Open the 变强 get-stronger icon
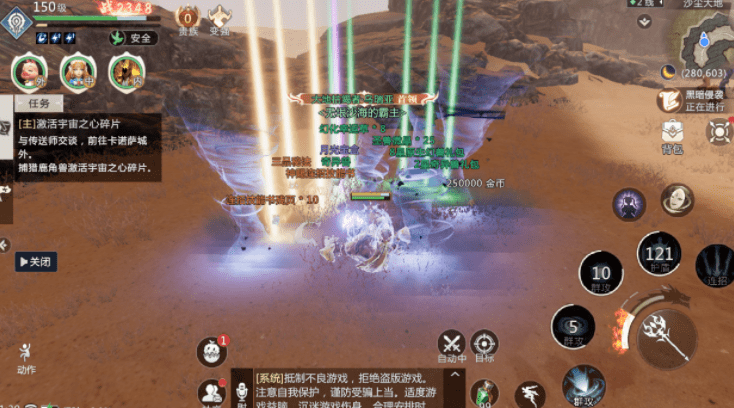Viewport: 734px width, 408px height. click(x=220, y=17)
